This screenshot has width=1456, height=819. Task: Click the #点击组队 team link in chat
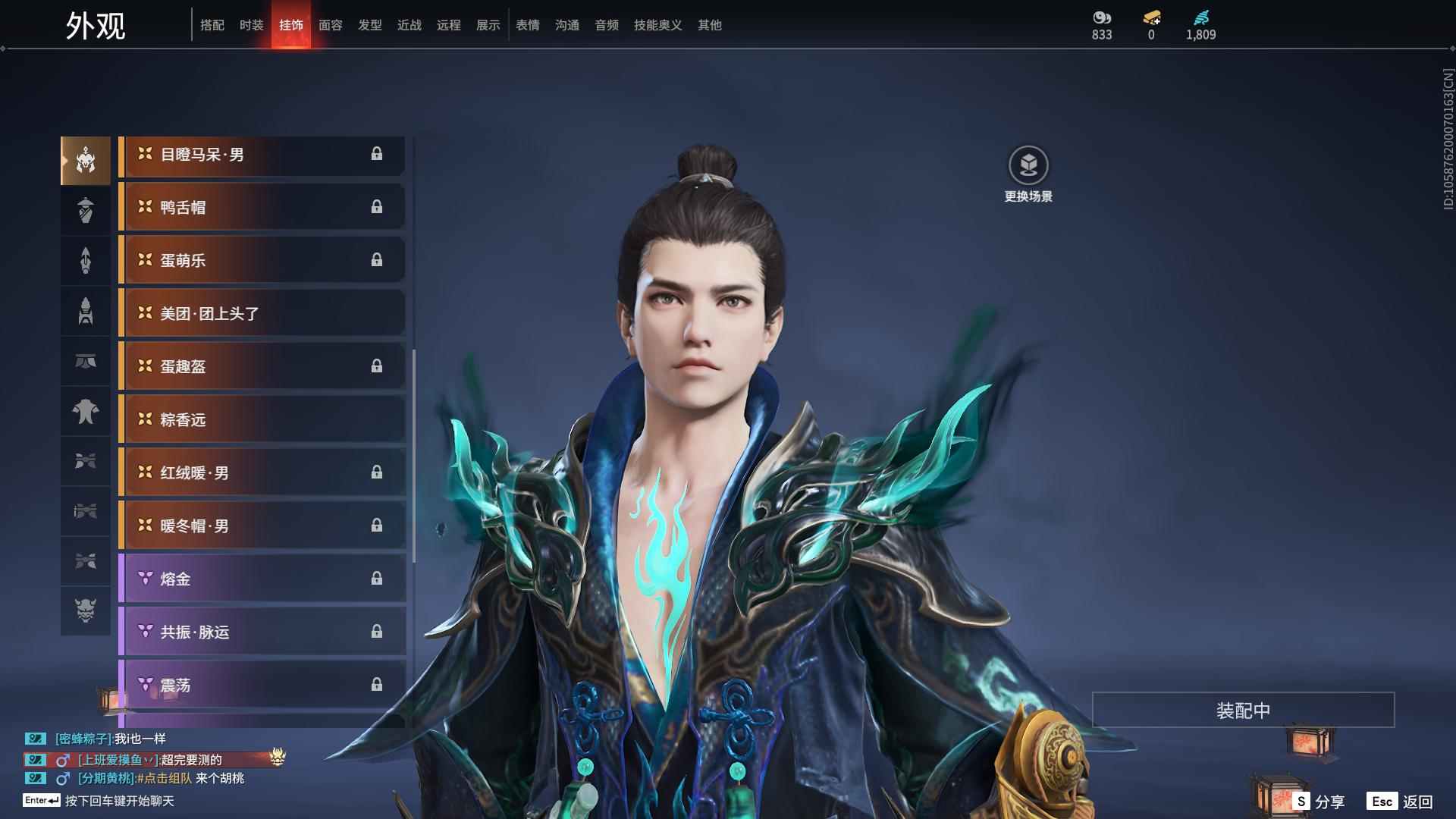(x=165, y=778)
